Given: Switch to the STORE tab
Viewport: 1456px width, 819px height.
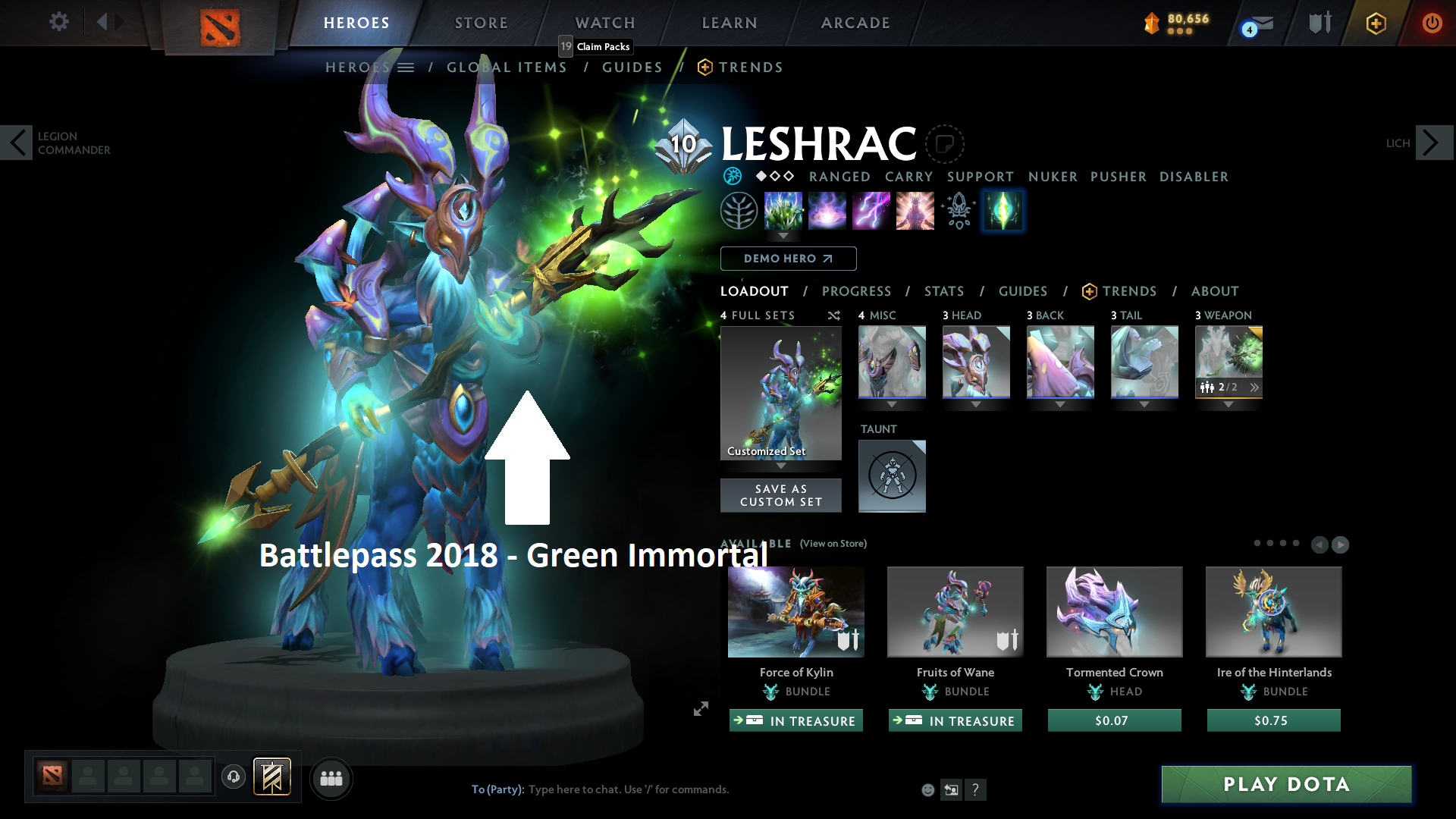Looking at the screenshot, I should (x=481, y=23).
